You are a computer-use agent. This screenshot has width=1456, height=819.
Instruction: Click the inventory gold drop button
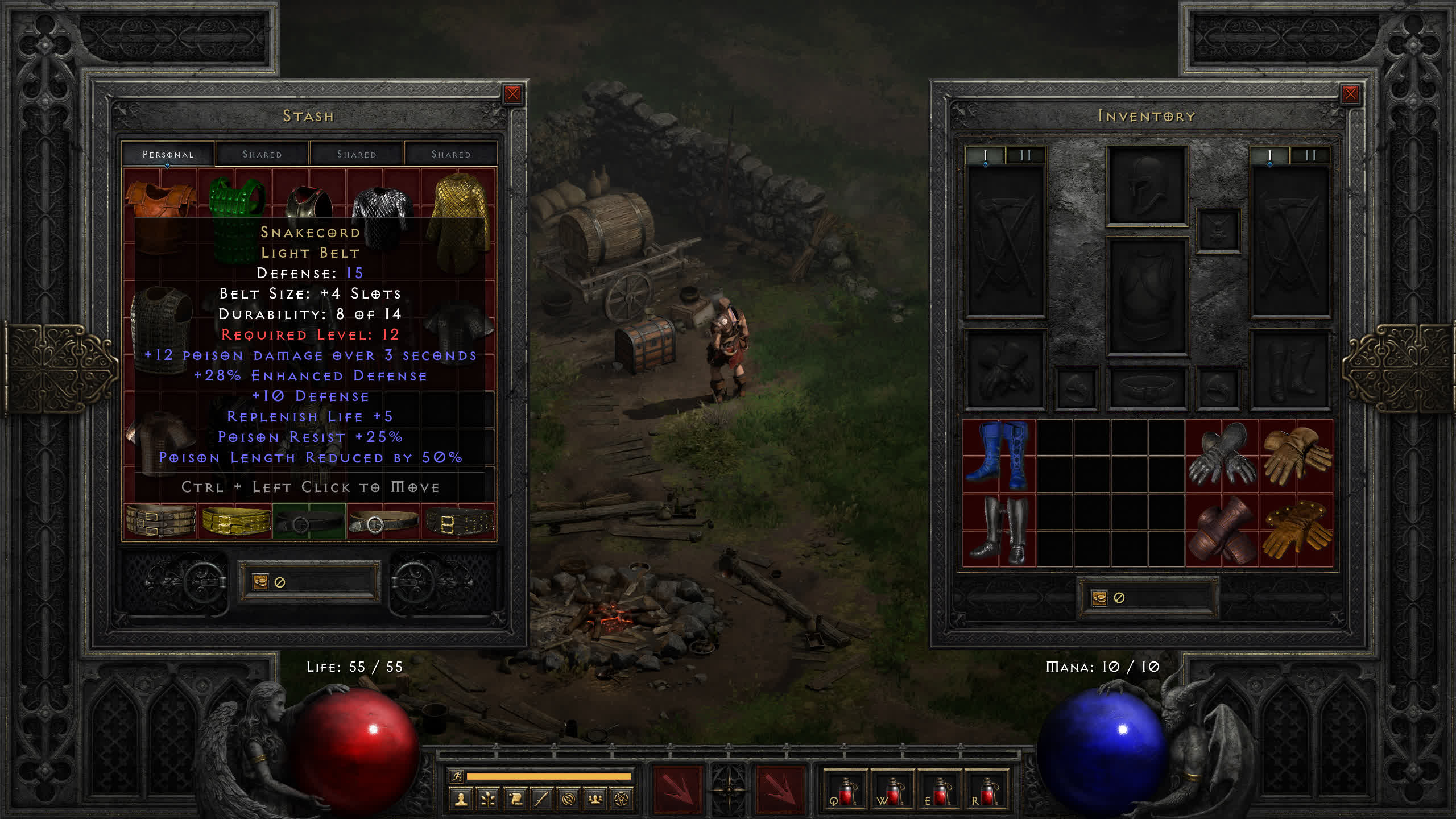1099,598
